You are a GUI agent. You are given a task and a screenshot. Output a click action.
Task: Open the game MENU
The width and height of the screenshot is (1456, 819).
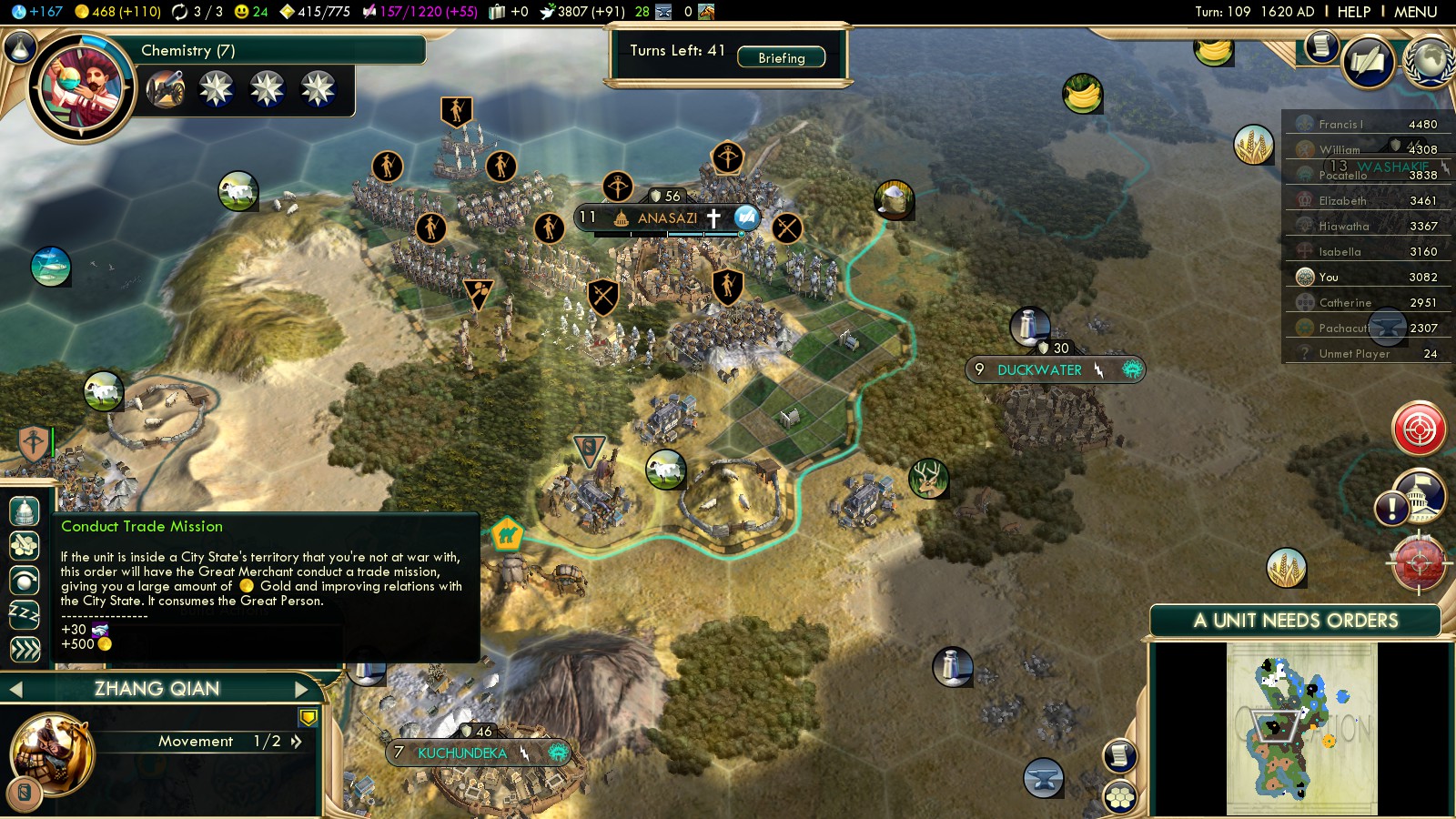[x=1415, y=12]
